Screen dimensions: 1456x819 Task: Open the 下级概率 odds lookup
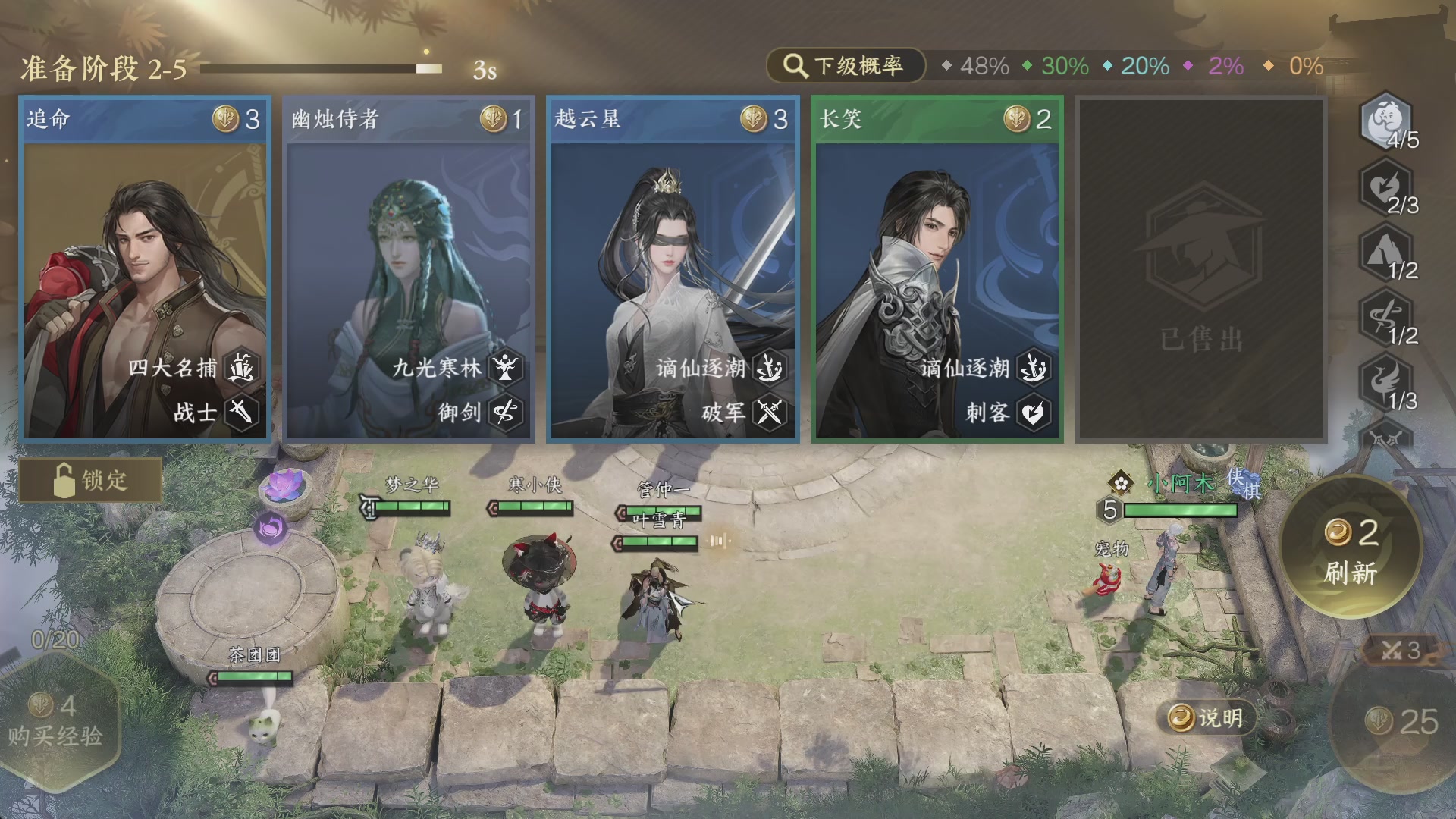[x=846, y=66]
